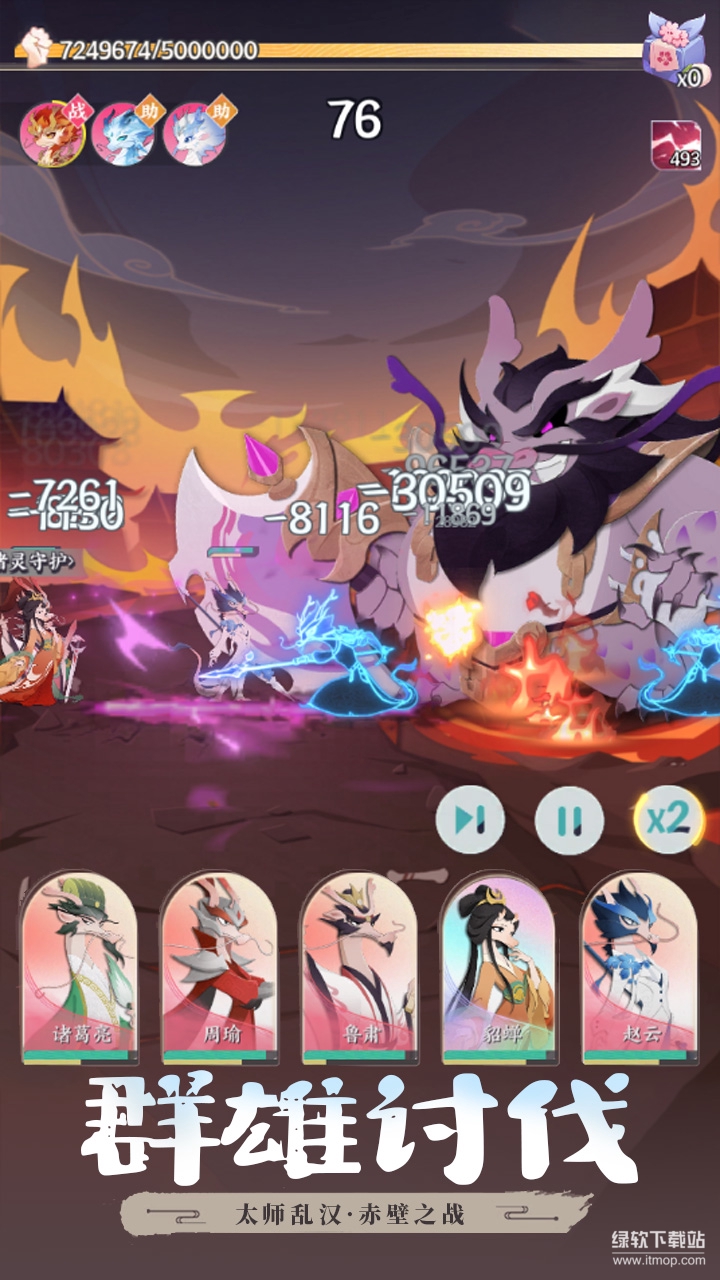The image size is (720, 1280).
Task: Skip the battle with the skip-forward button
Action: point(469,821)
